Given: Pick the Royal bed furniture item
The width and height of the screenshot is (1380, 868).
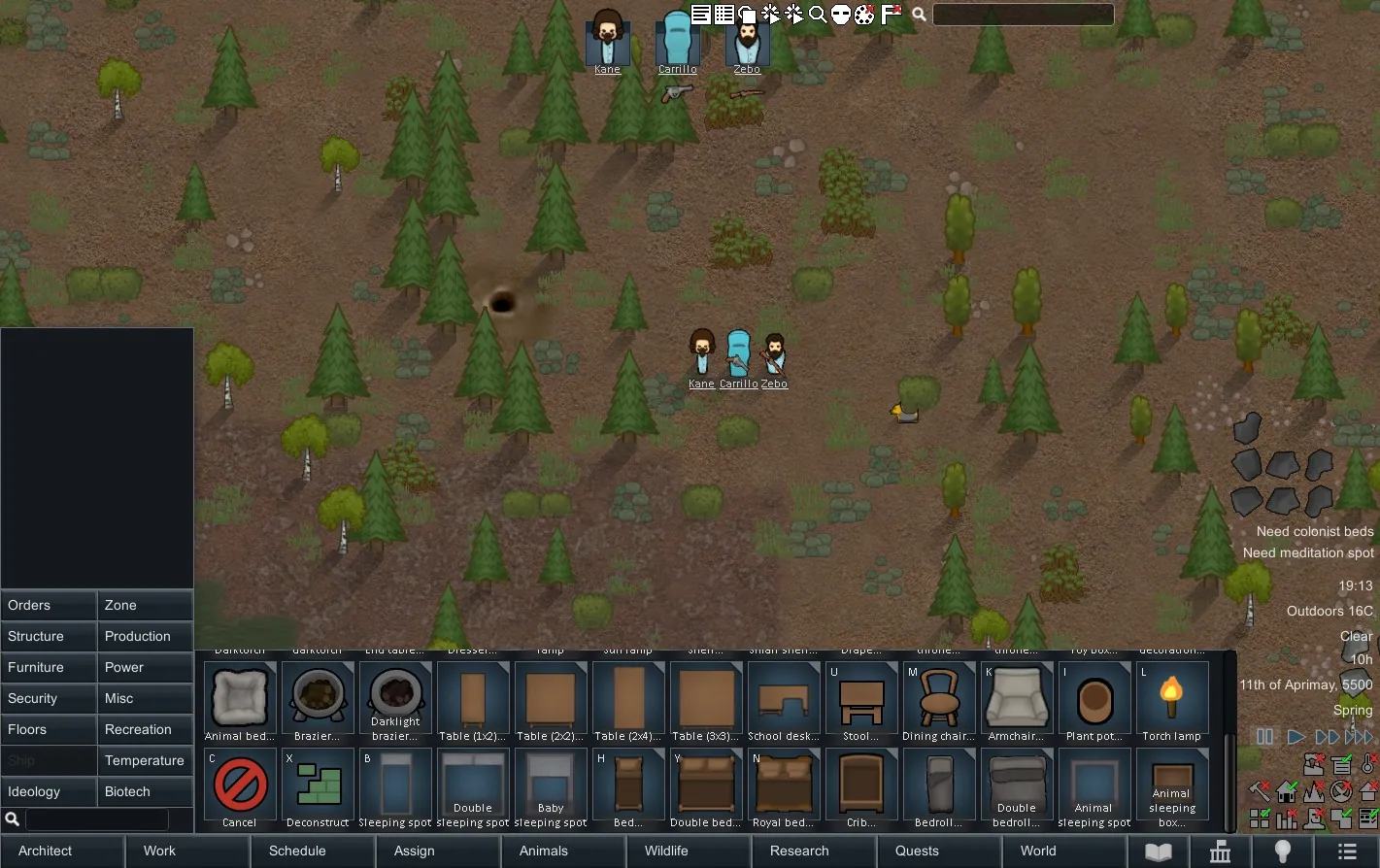Looking at the screenshot, I should pos(784,788).
